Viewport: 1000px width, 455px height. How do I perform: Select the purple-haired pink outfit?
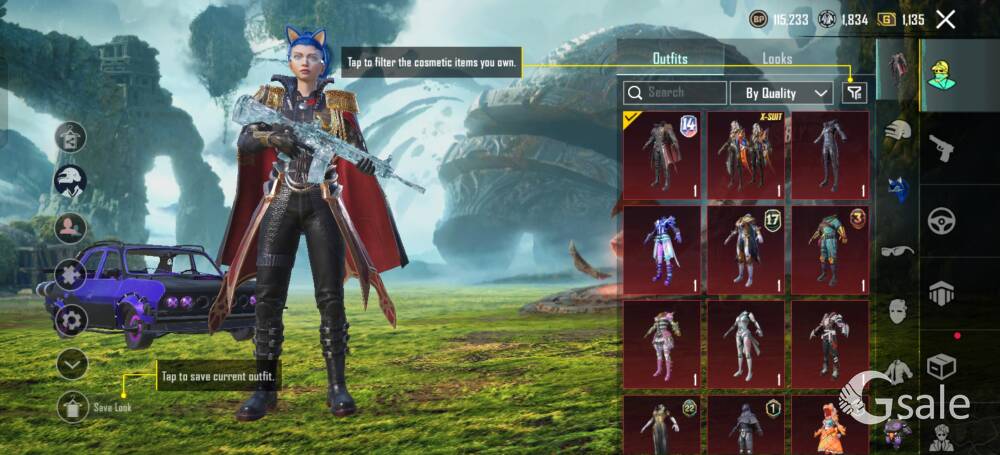click(662, 246)
